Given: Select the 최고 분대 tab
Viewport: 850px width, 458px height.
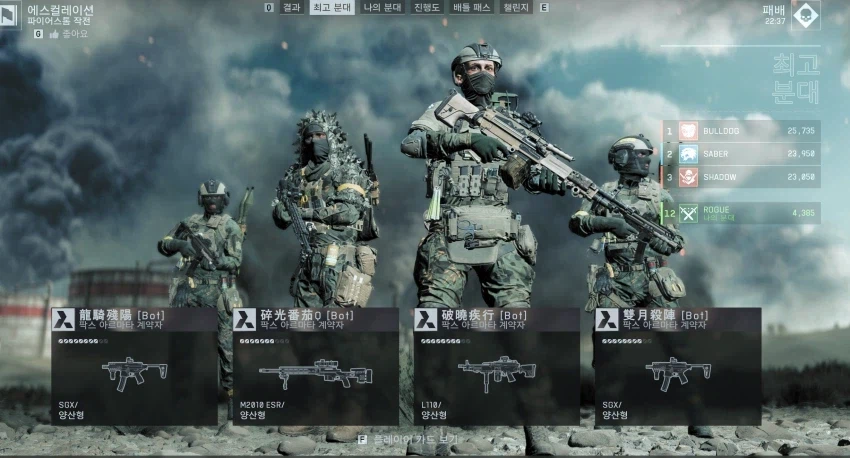Looking at the screenshot, I should [x=331, y=7].
